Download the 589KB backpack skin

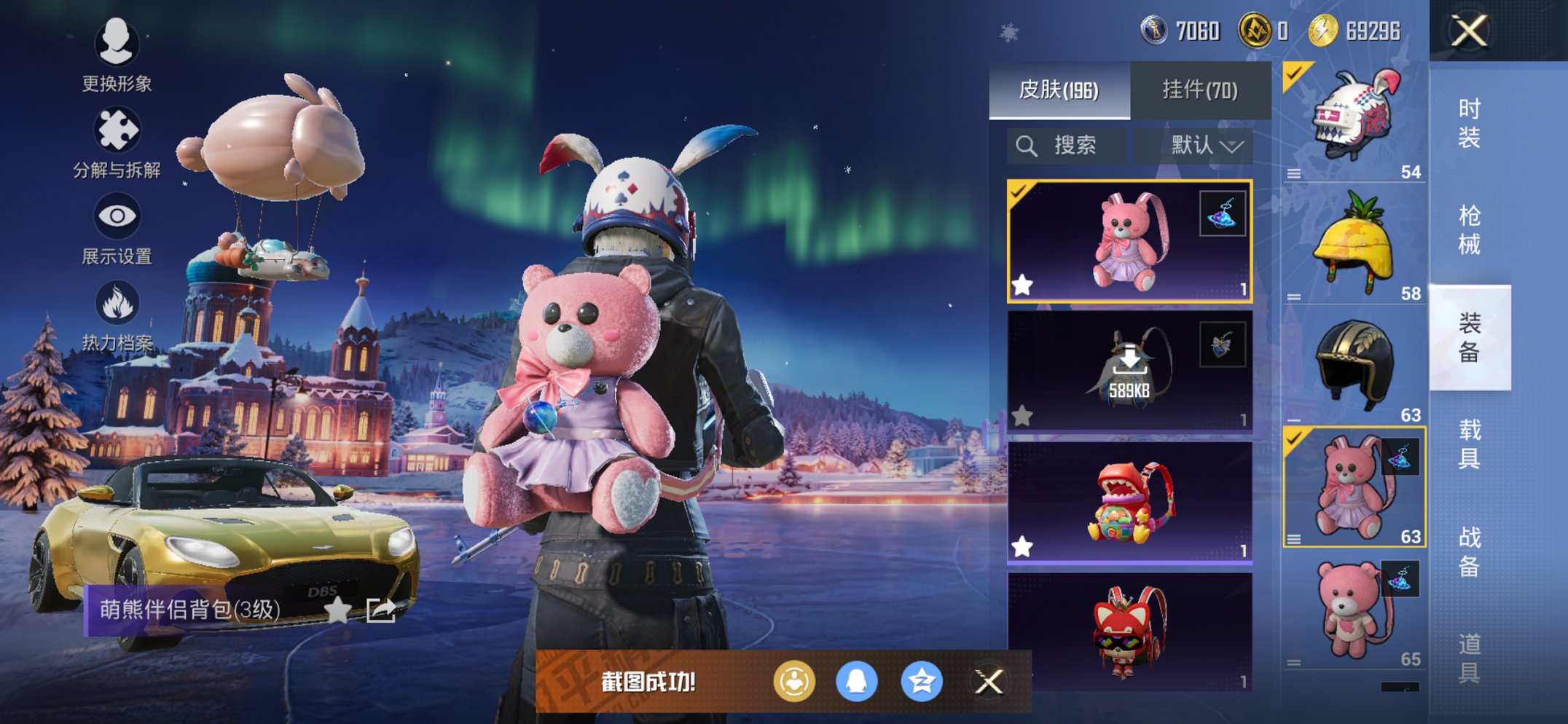pos(1129,371)
